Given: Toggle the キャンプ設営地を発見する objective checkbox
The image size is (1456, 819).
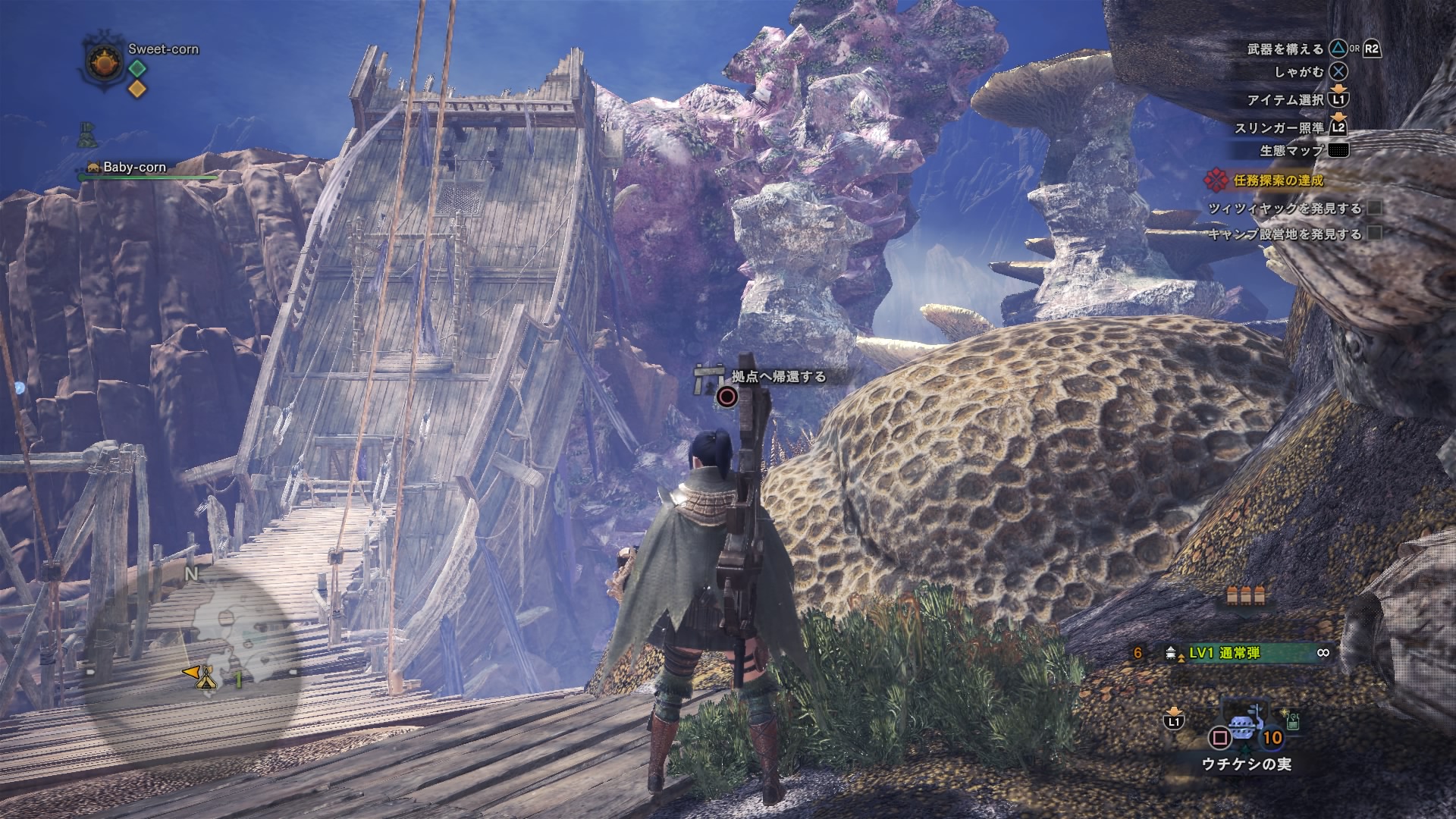Looking at the screenshot, I should 1375,234.
